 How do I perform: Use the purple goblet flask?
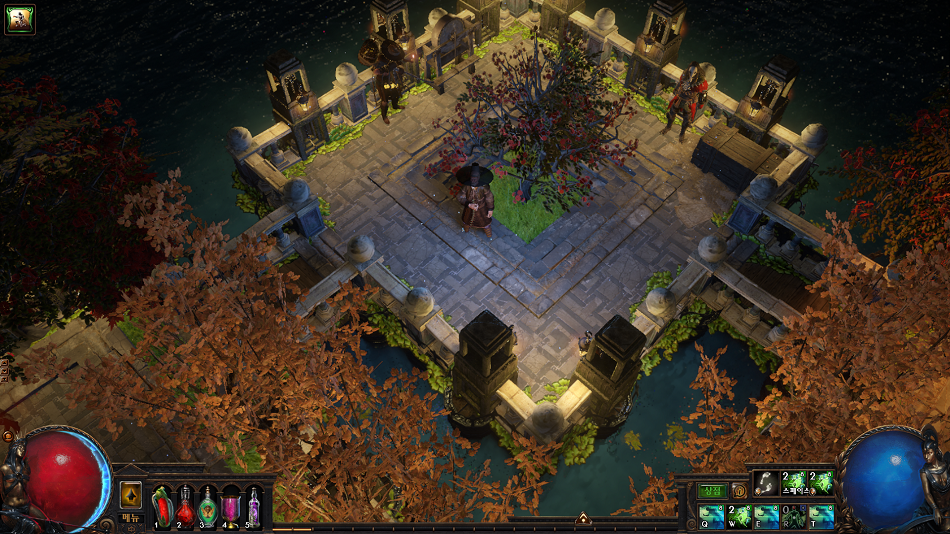coord(232,505)
